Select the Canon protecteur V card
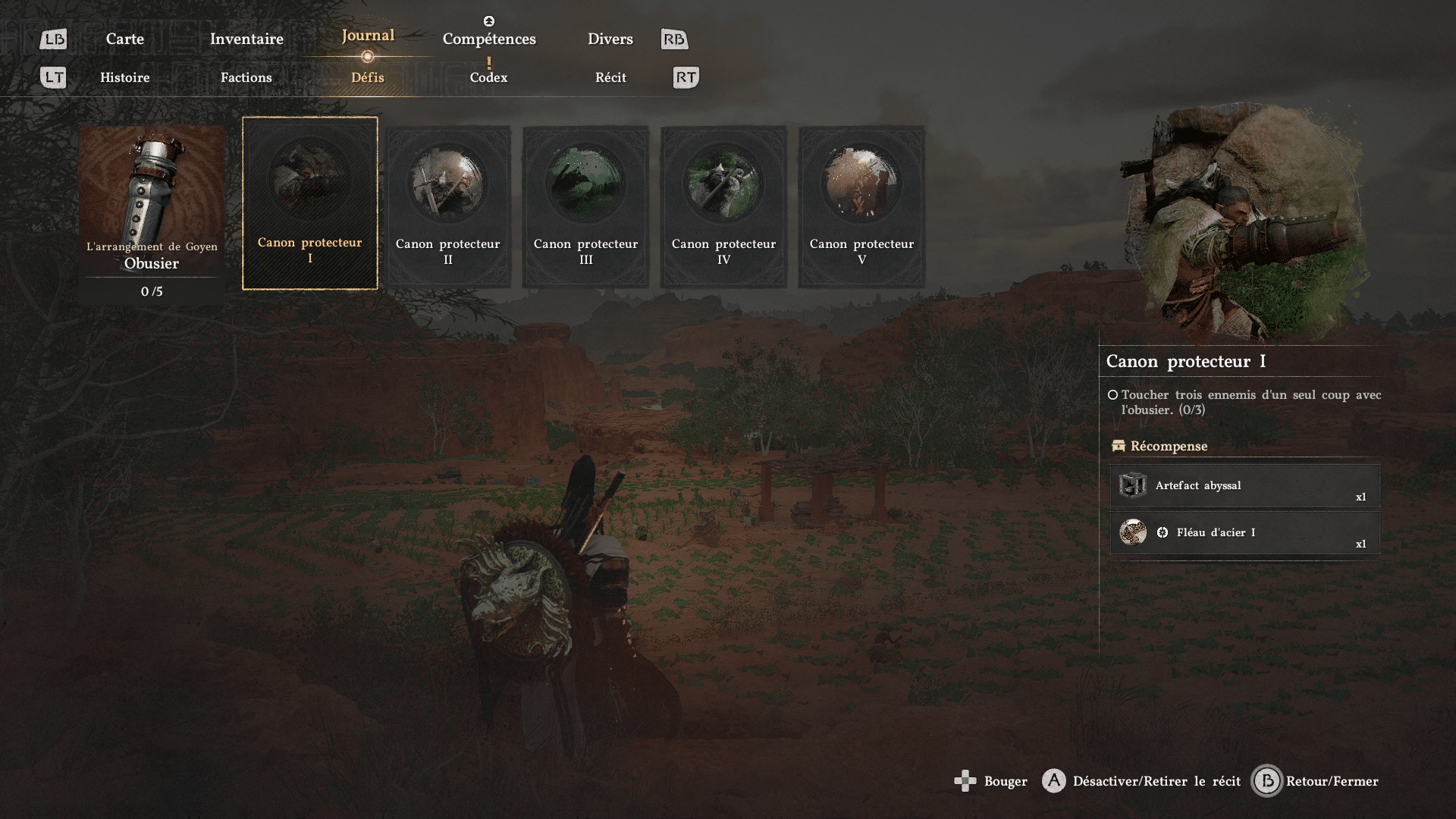This screenshot has height=819, width=1456. click(x=861, y=206)
